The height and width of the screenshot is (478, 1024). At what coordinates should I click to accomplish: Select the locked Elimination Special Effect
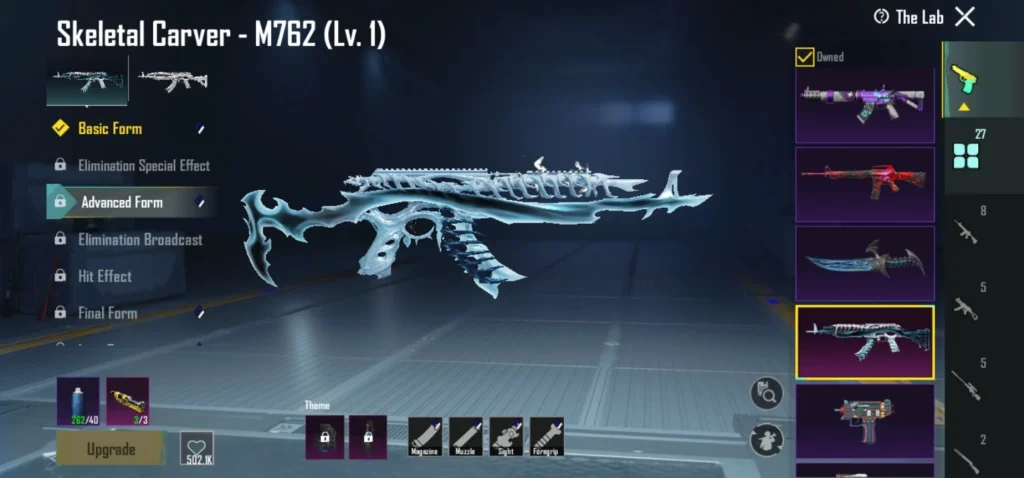(x=143, y=165)
